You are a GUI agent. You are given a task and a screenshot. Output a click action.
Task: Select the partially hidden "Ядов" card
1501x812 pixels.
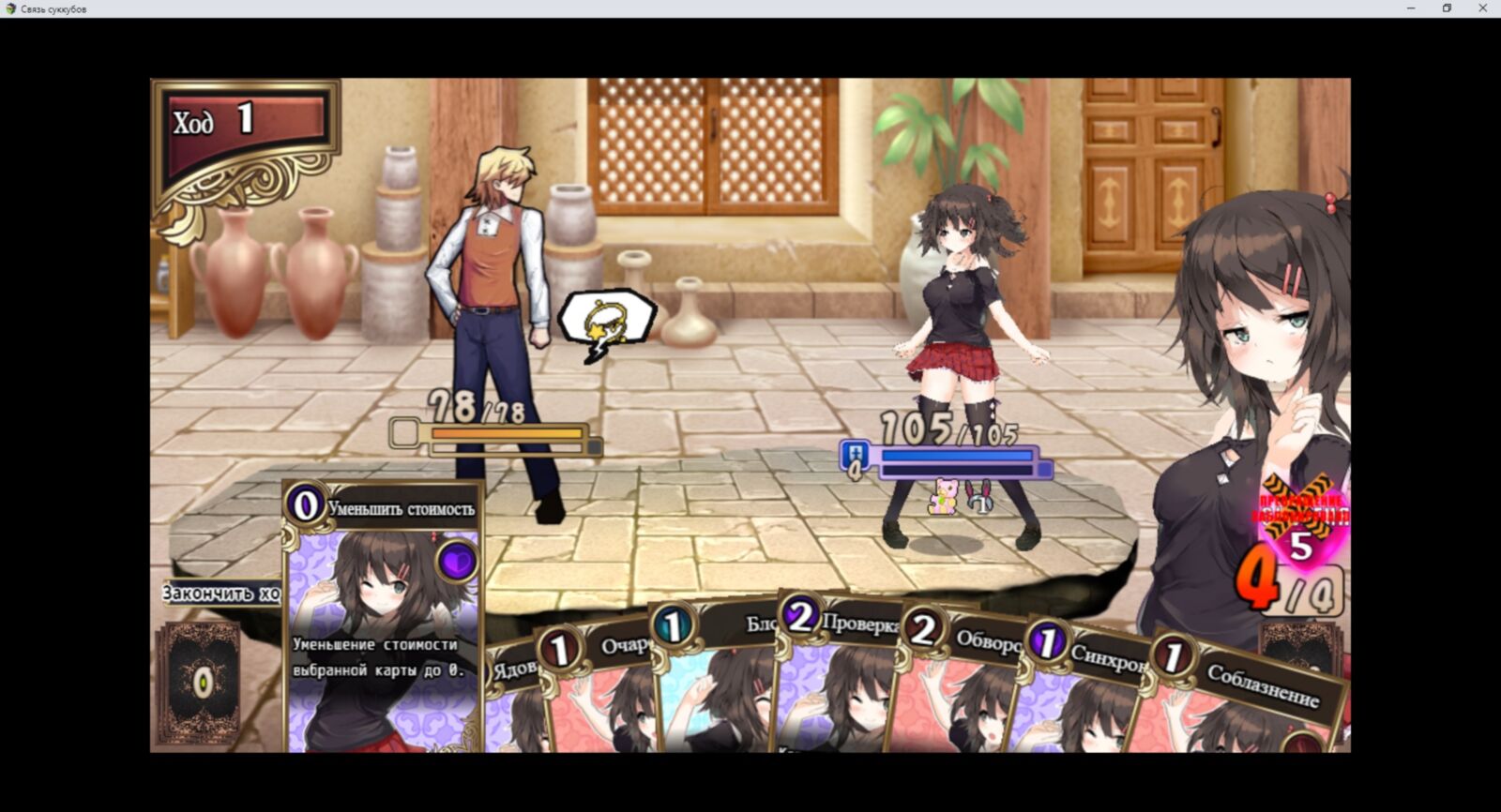(511, 703)
